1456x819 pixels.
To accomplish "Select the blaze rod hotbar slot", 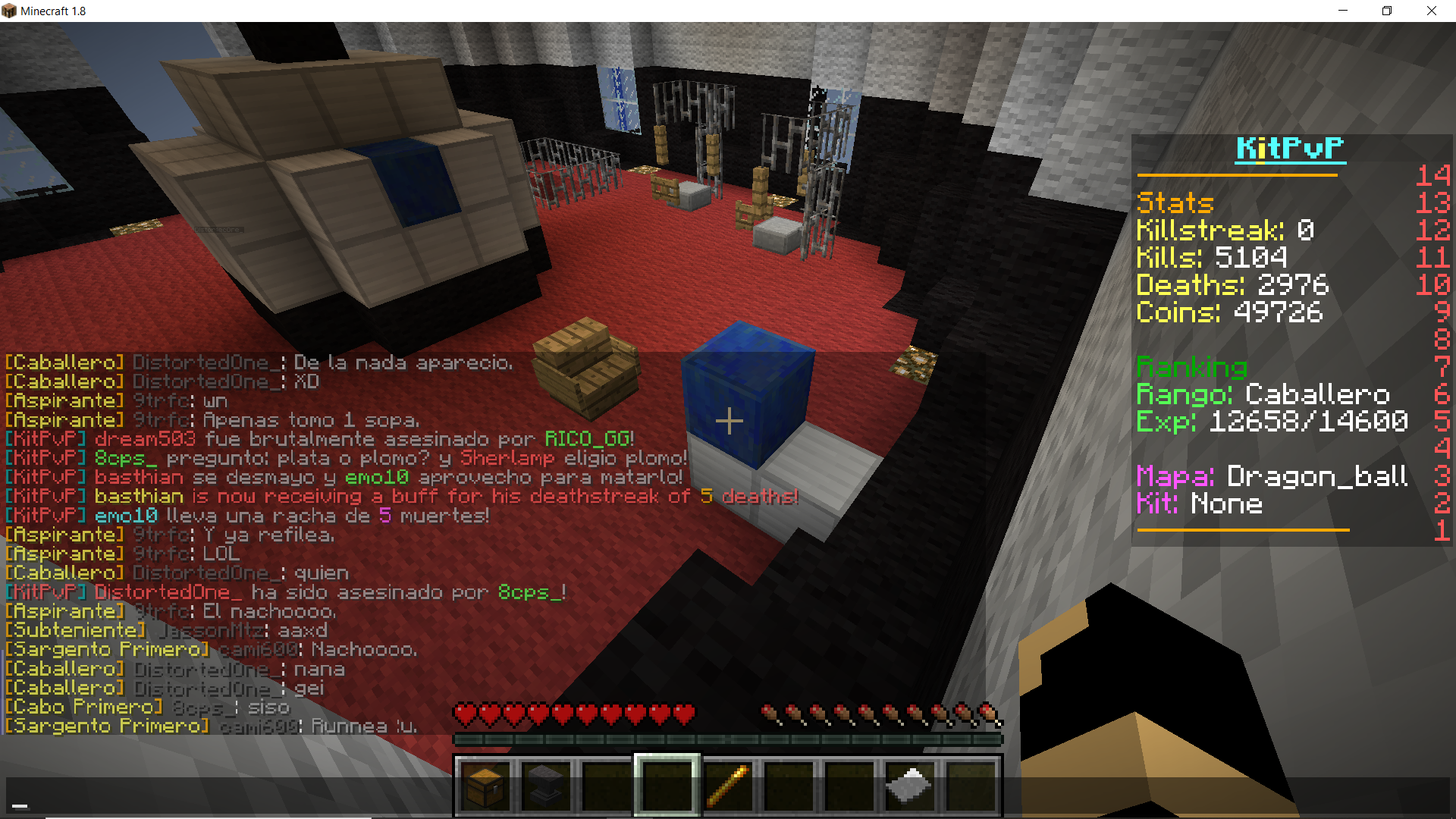I will click(x=728, y=786).
